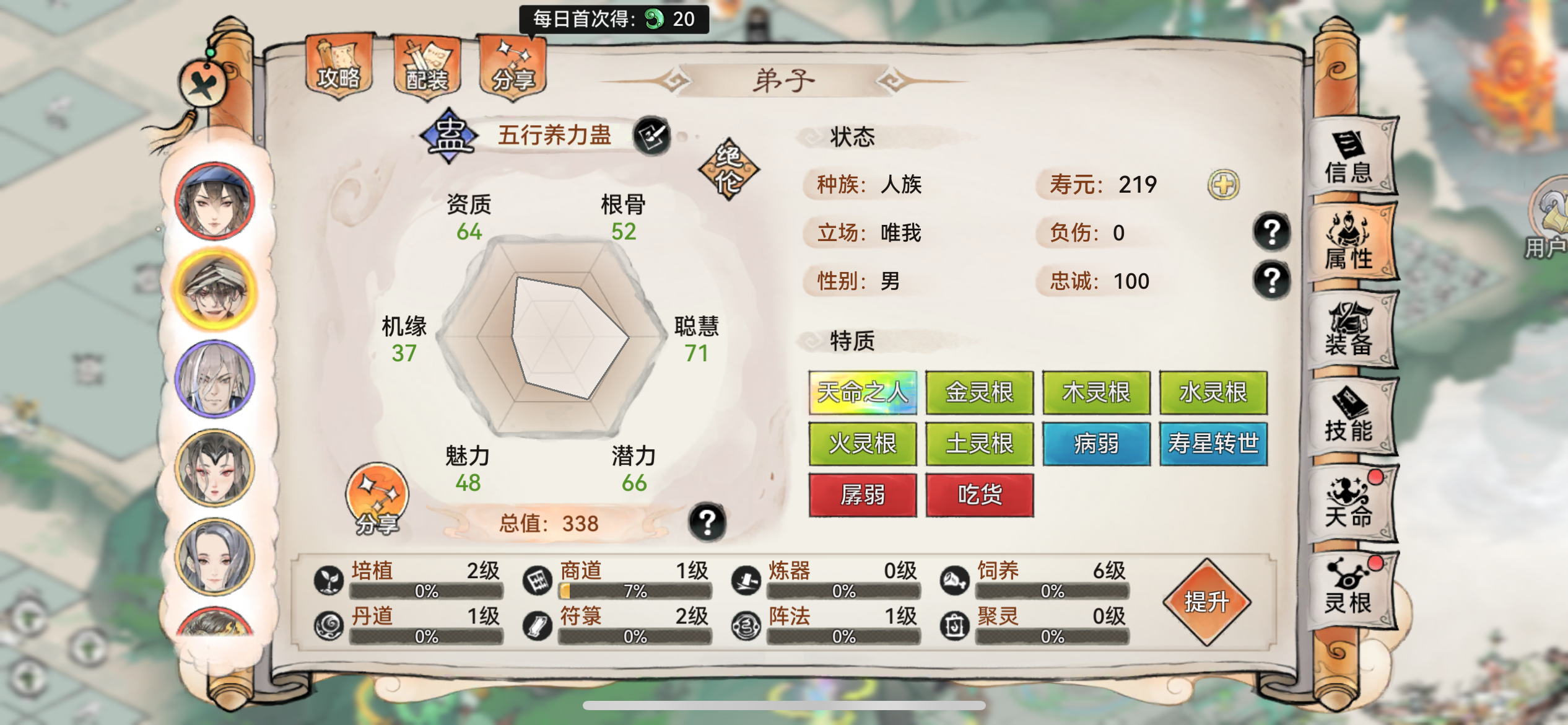Select the 病弱 trait tag
The image size is (1568, 725).
click(x=1095, y=445)
